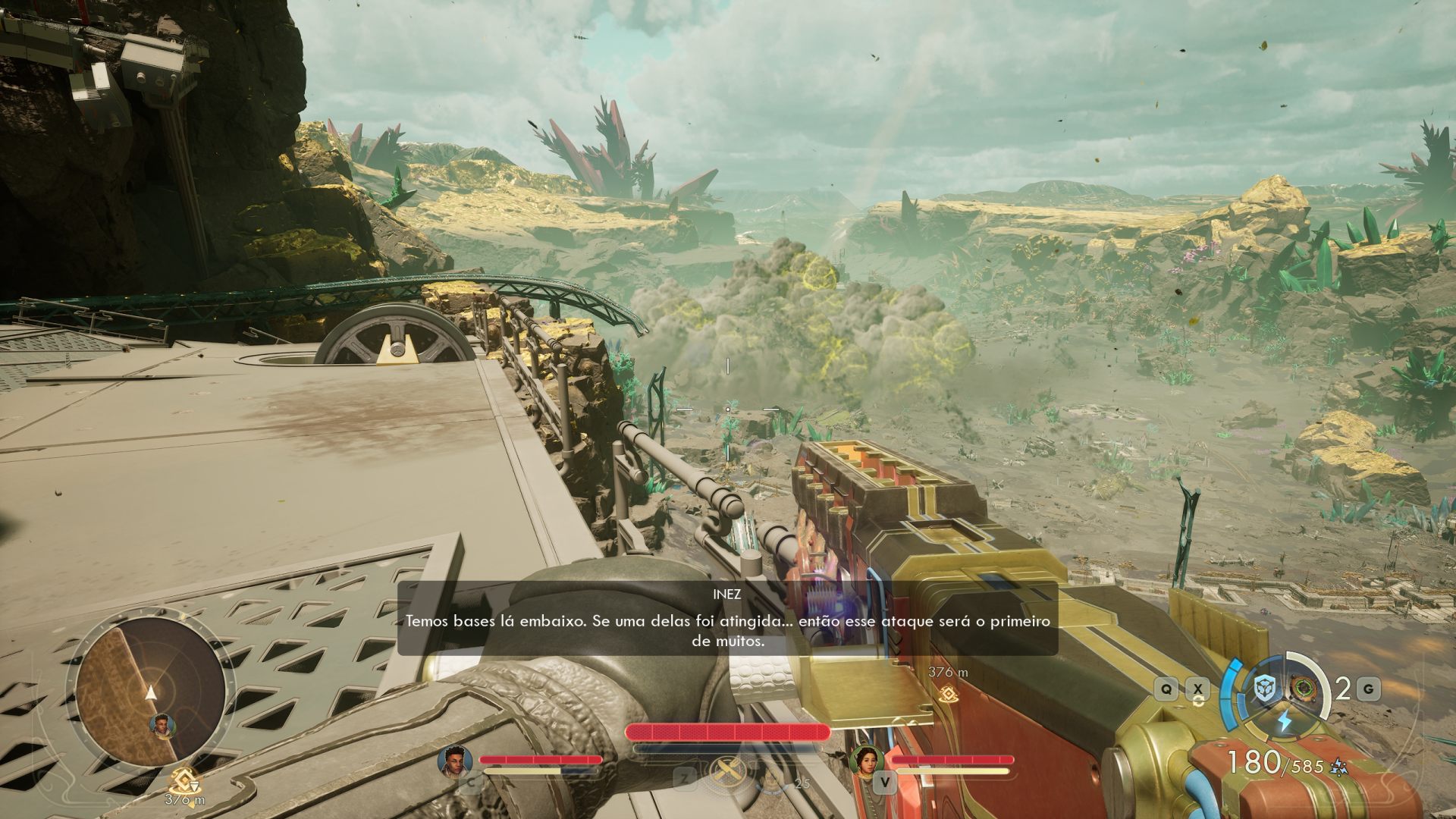Click the left companion's red health bar
Screen dimensions: 1456x819
[x=538, y=759]
